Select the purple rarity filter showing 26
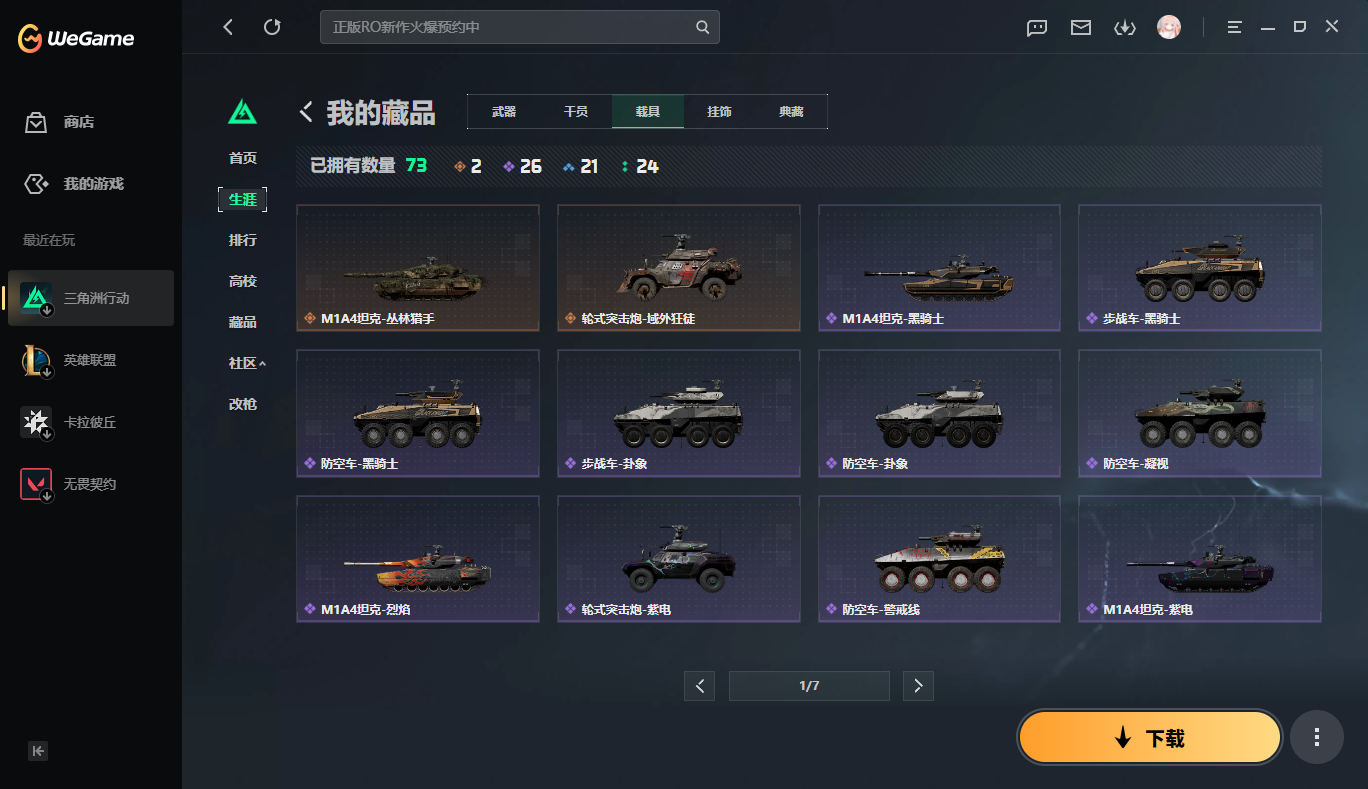 pos(522,165)
